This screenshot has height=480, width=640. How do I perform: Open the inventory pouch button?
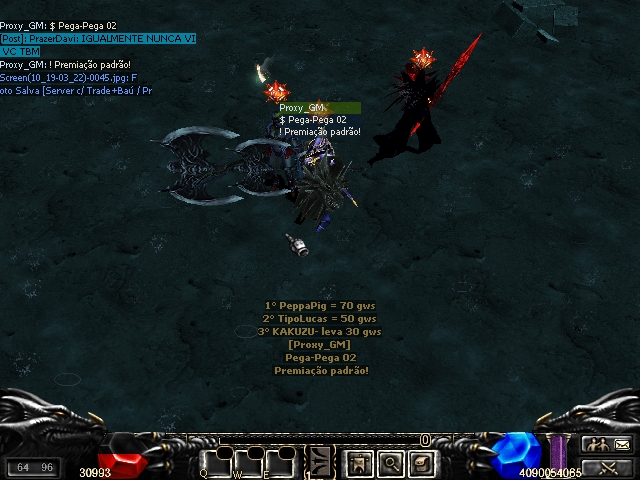(x=422, y=463)
